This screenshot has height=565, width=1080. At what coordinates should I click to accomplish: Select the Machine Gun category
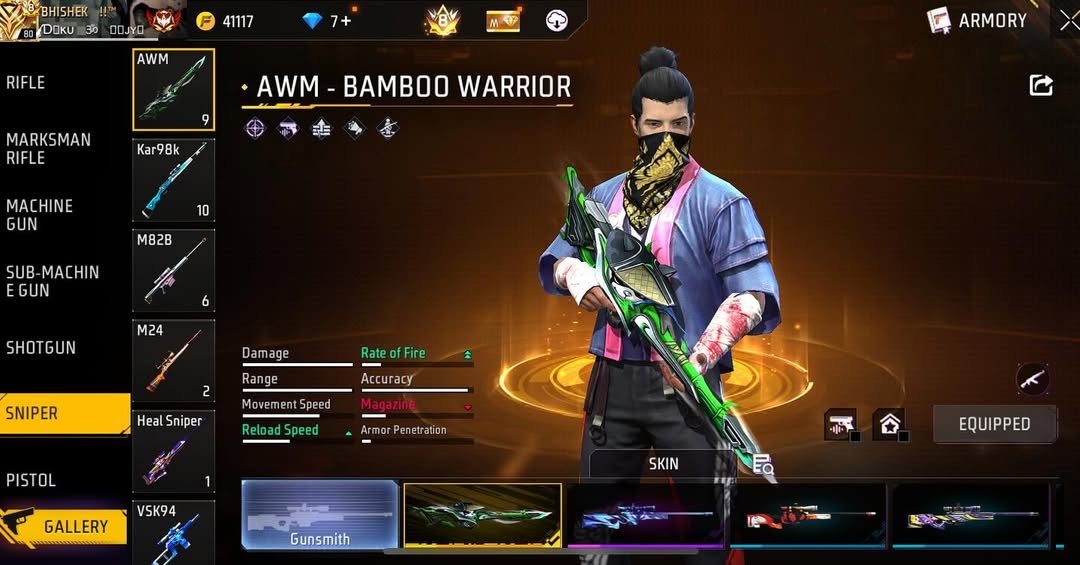tap(40, 215)
